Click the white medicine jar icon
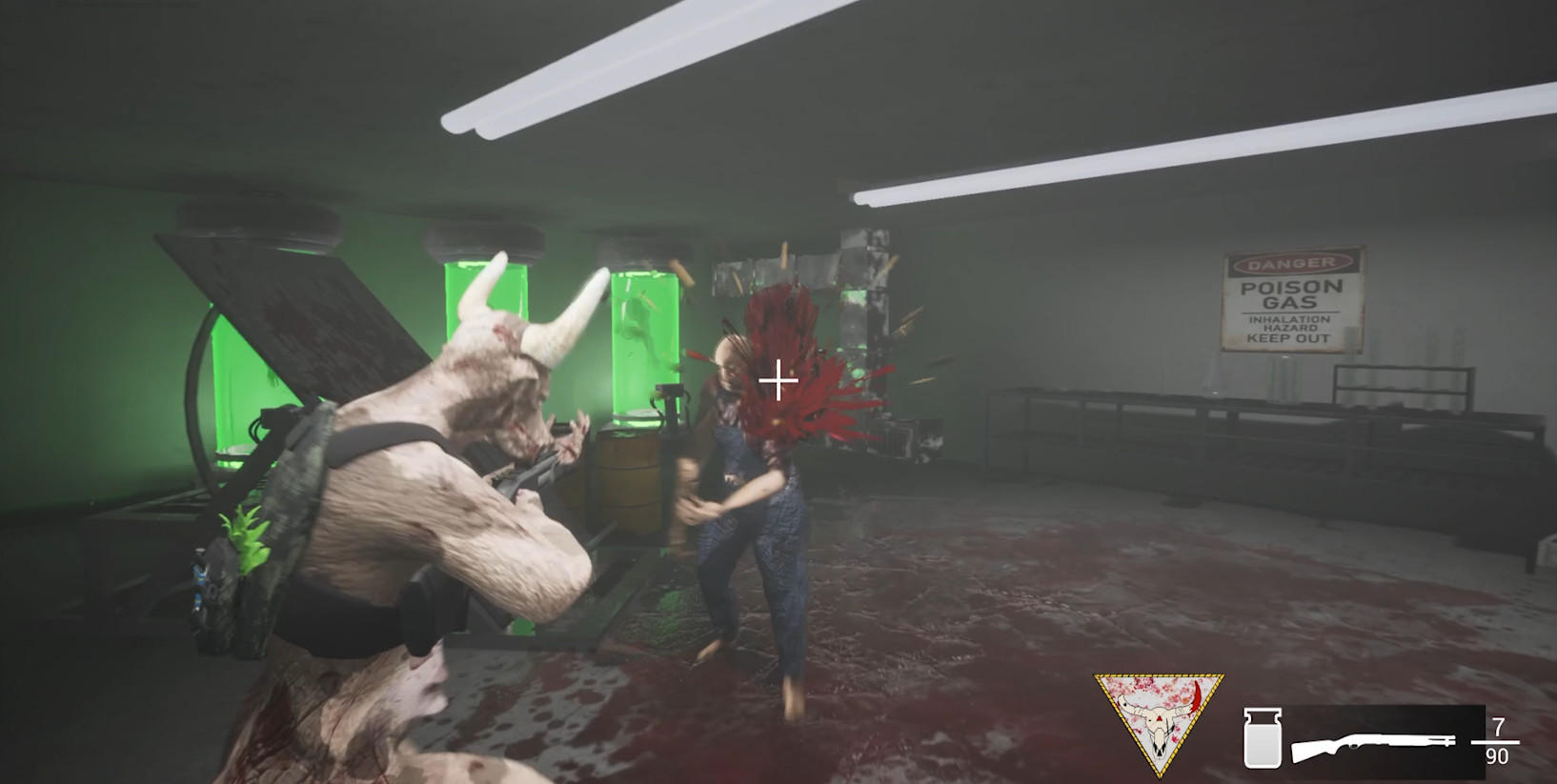1557x784 pixels. tap(1261, 738)
